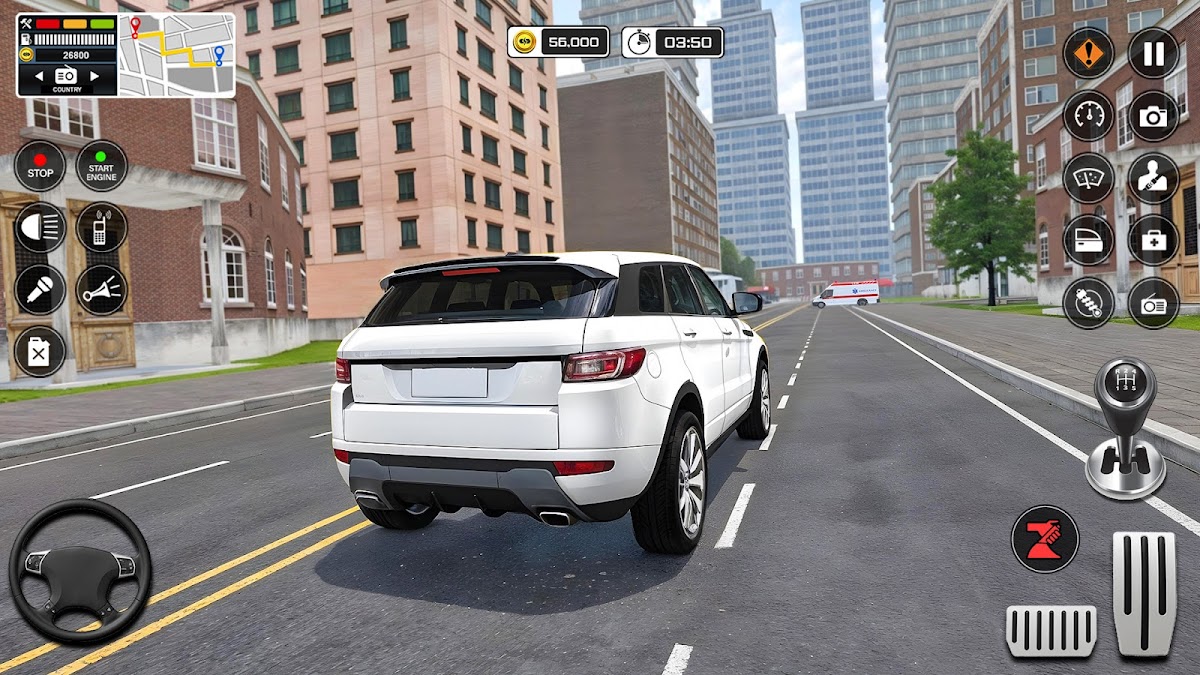Tap the fuel jerrycan icon
Image resolution: width=1200 pixels, height=675 pixels.
point(40,351)
